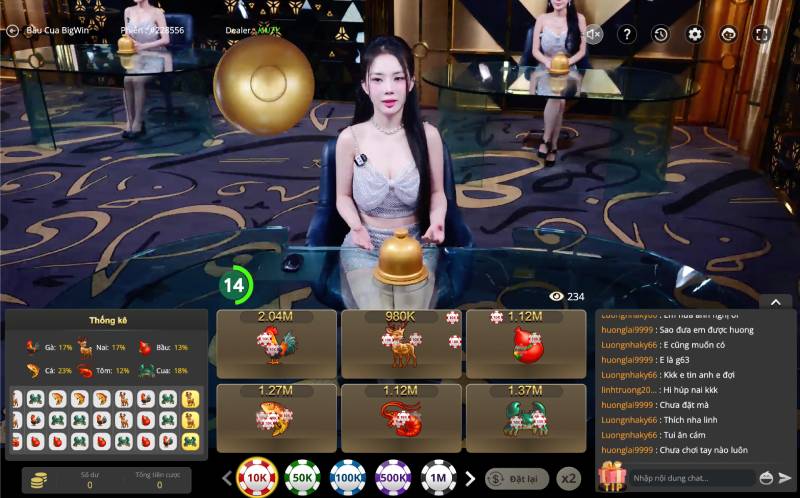Choose the 1M chip

(438, 478)
